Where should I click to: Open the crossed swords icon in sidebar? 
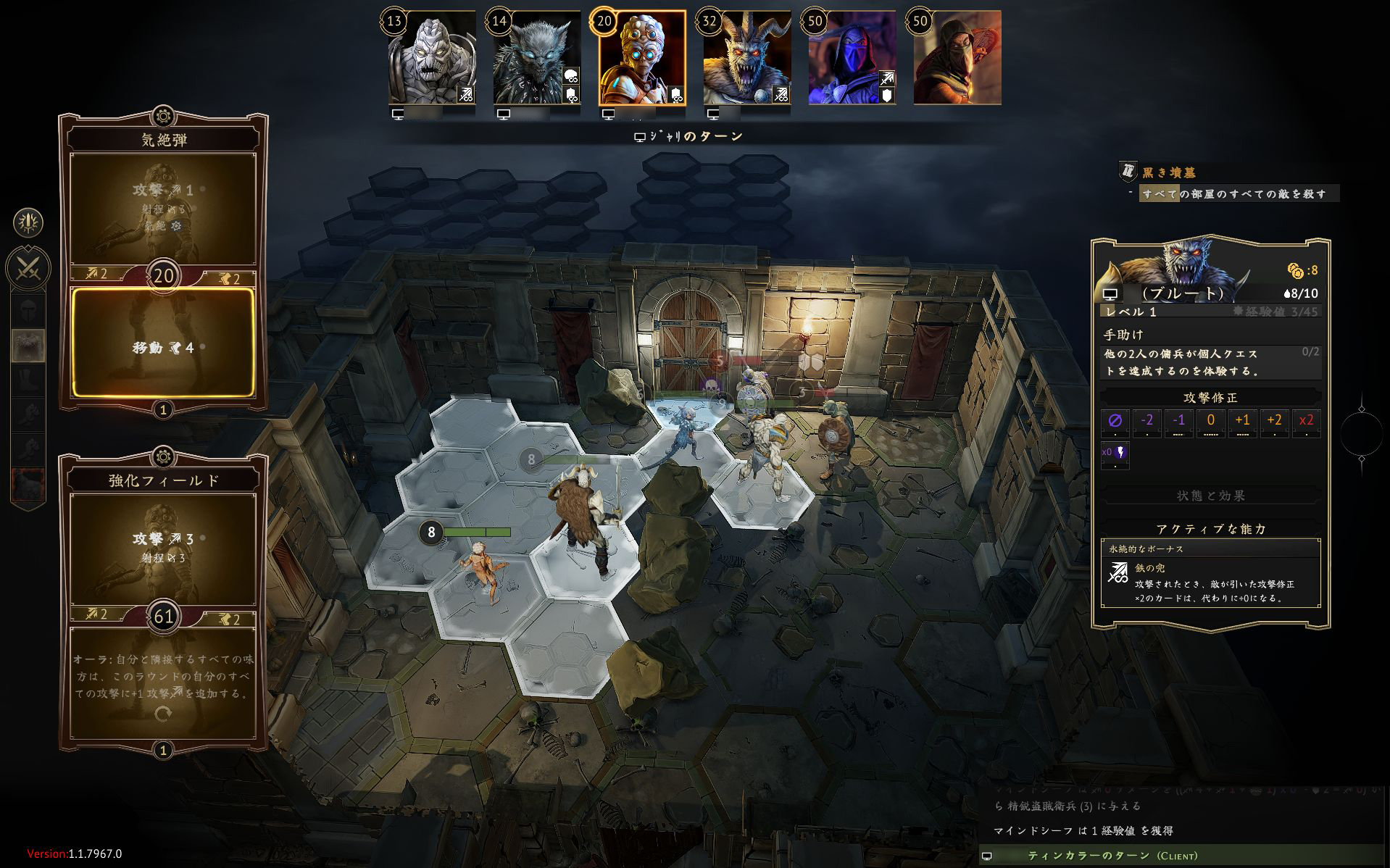[28, 269]
